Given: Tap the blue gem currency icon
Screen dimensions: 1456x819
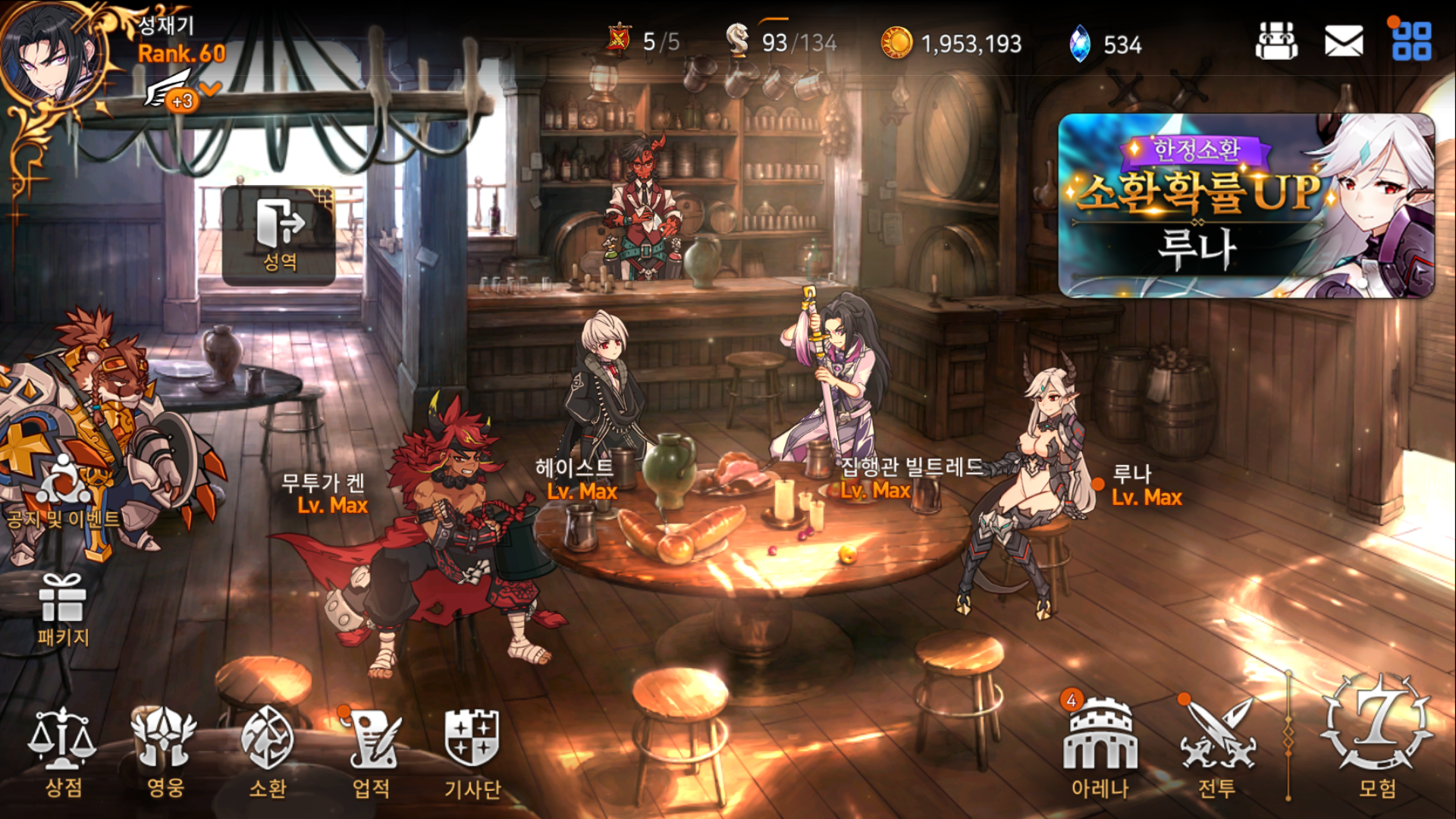Looking at the screenshot, I should (x=1079, y=43).
